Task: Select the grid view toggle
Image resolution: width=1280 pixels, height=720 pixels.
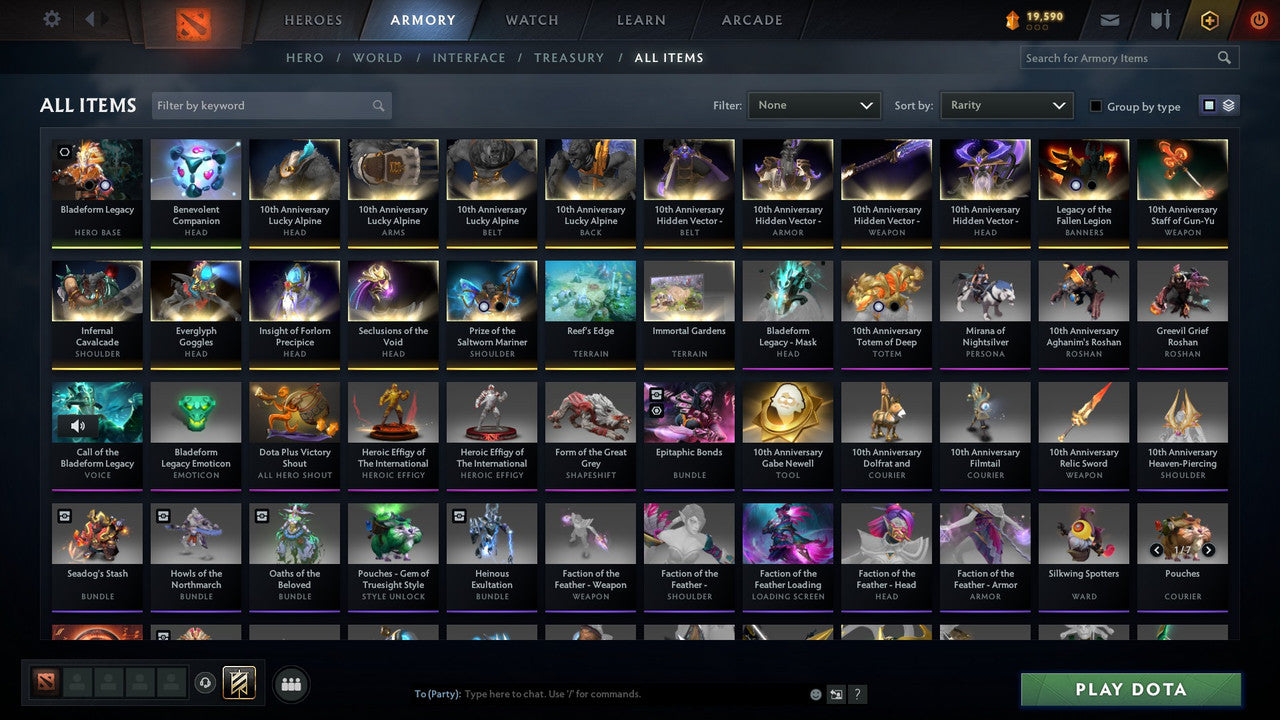Action: (x=1210, y=104)
